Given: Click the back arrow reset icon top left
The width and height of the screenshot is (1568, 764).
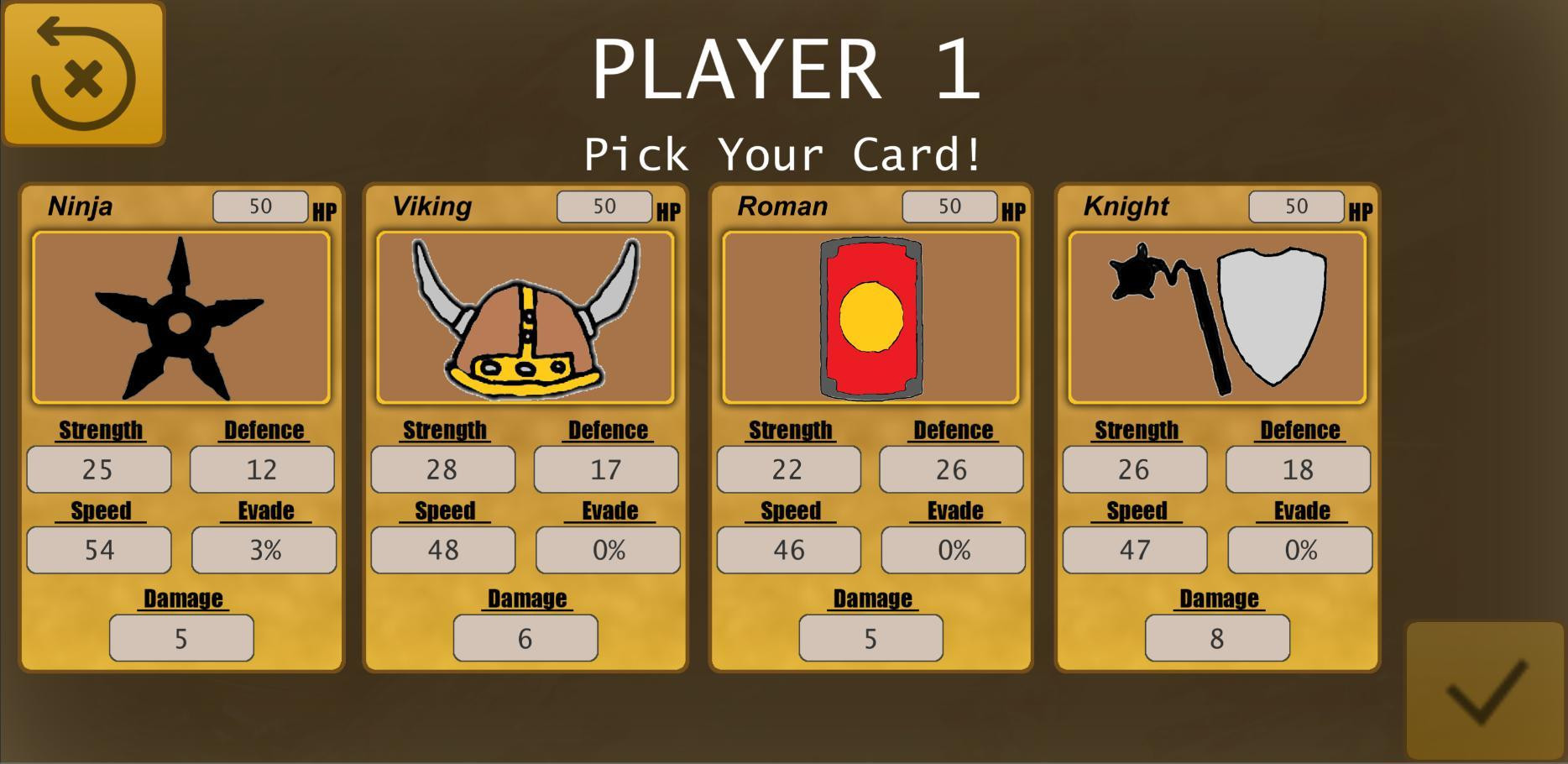Looking at the screenshot, I should coord(84,71).
